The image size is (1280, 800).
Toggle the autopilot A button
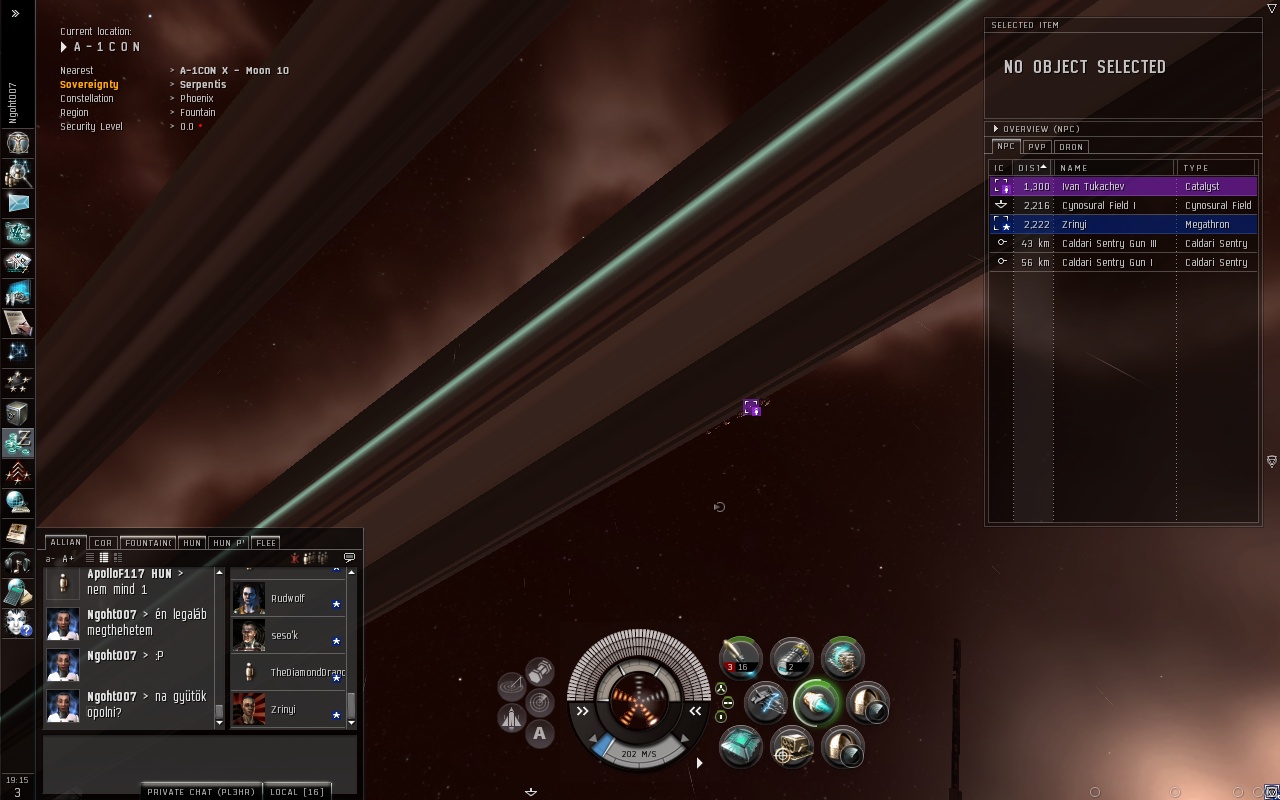click(539, 734)
